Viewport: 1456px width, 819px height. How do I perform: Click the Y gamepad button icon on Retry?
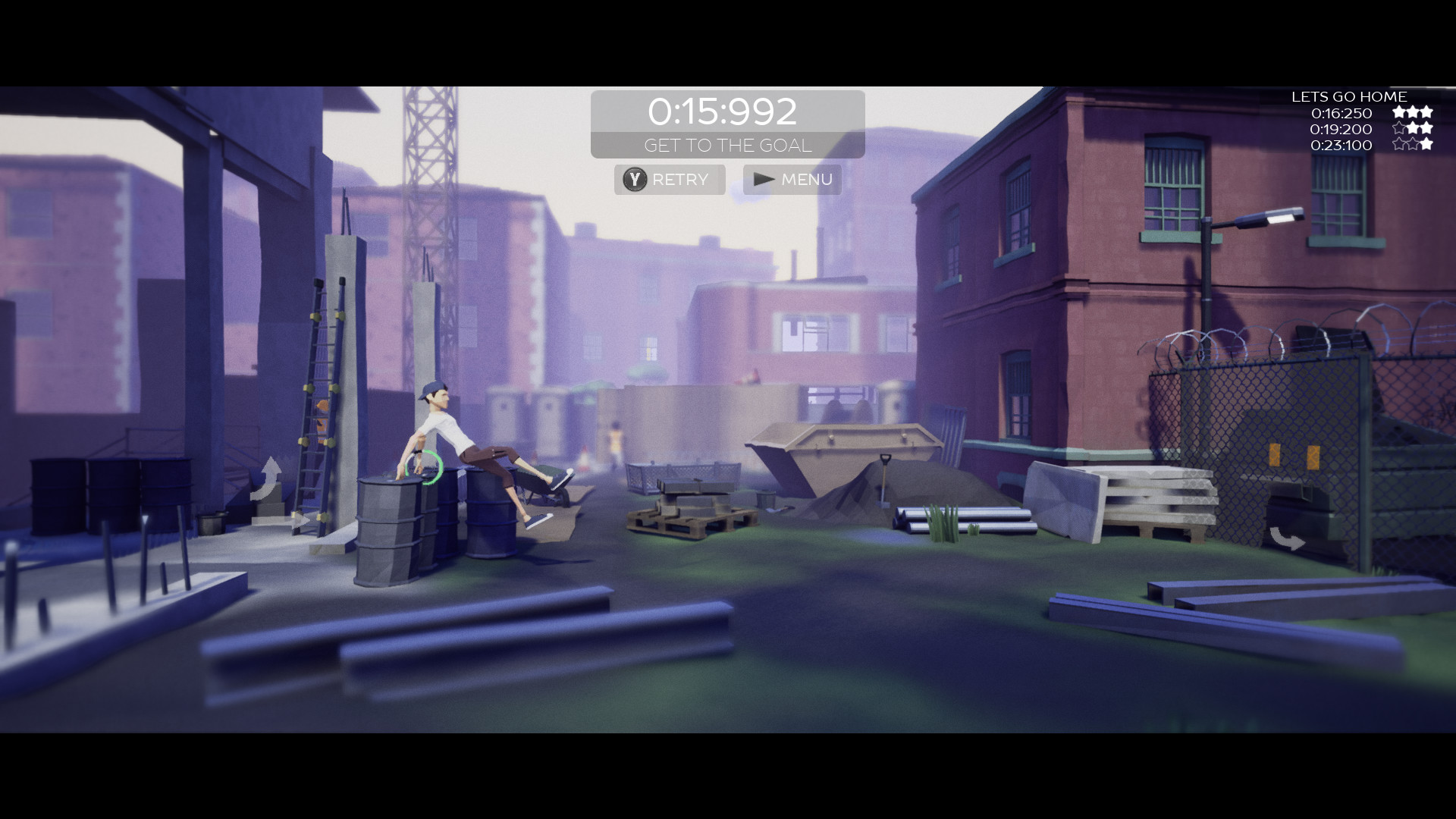(634, 180)
